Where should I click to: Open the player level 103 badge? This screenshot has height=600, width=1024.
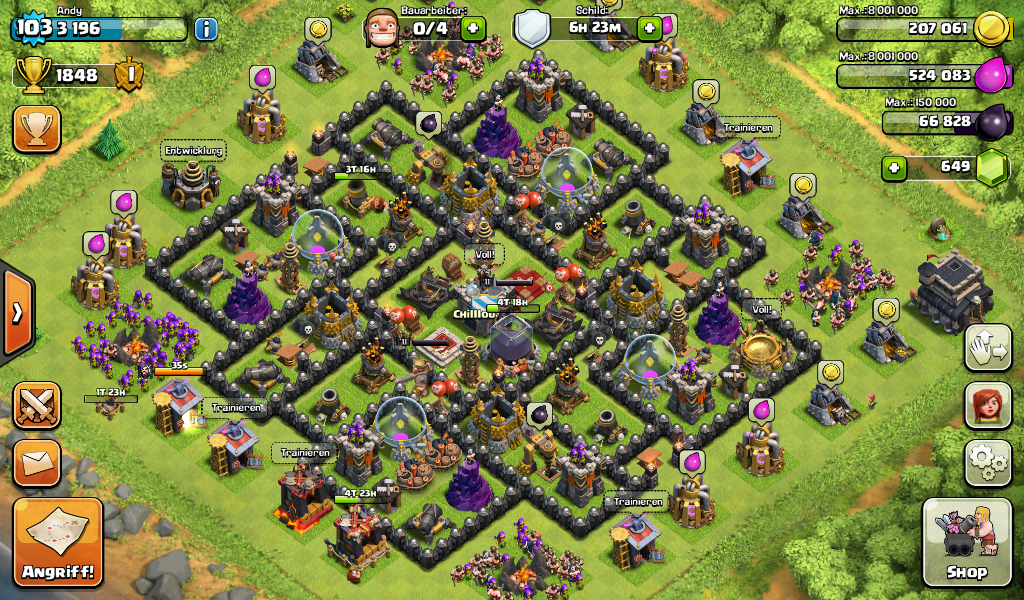coord(33,28)
